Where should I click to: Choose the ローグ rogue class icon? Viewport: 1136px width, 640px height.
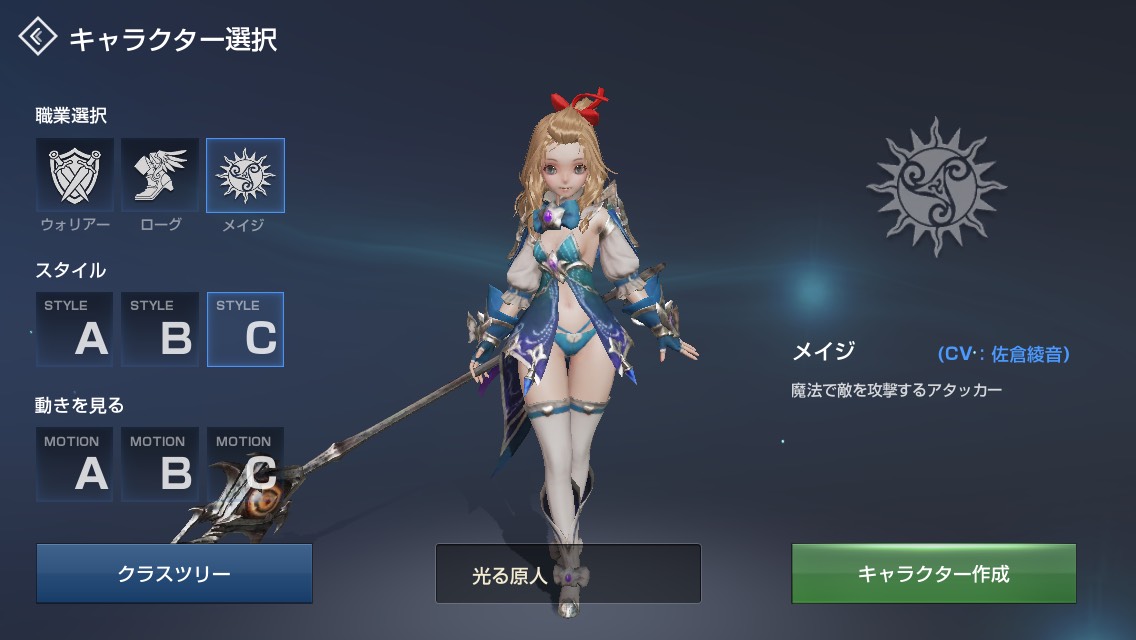click(x=160, y=175)
